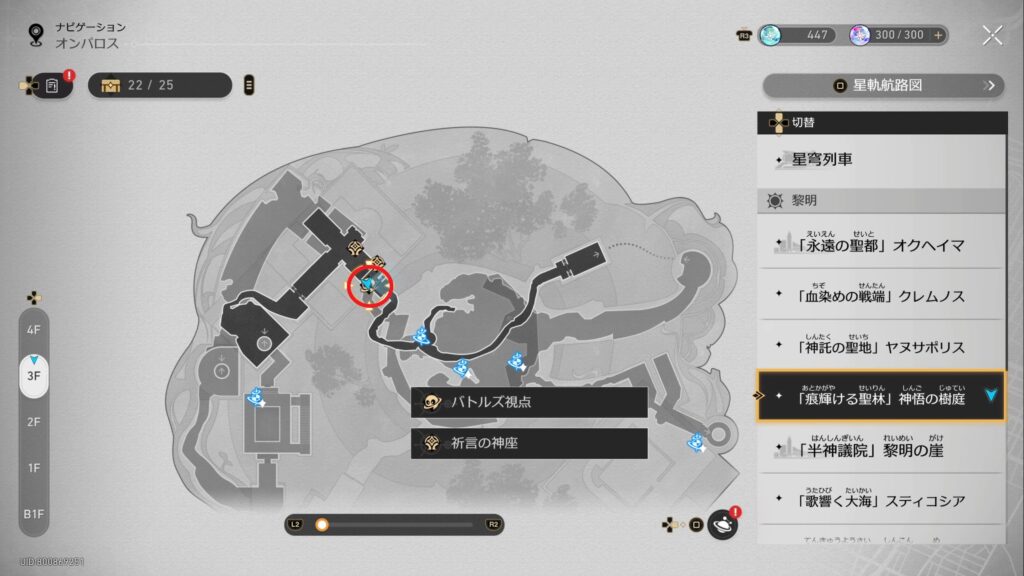Open the treasure chest counter 22 / 25
Viewport: 1024px width, 576px height.
pyautogui.click(x=160, y=85)
